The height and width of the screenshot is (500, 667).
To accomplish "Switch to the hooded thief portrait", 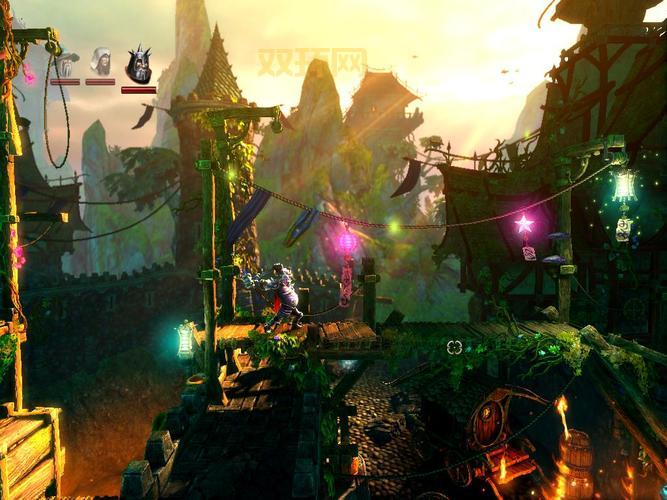I will [101, 62].
